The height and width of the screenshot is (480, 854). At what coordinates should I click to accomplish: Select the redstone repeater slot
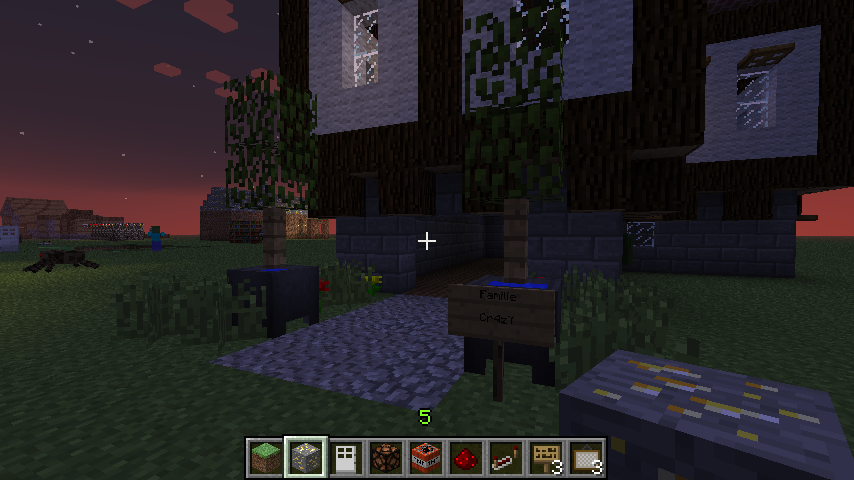tap(506, 457)
